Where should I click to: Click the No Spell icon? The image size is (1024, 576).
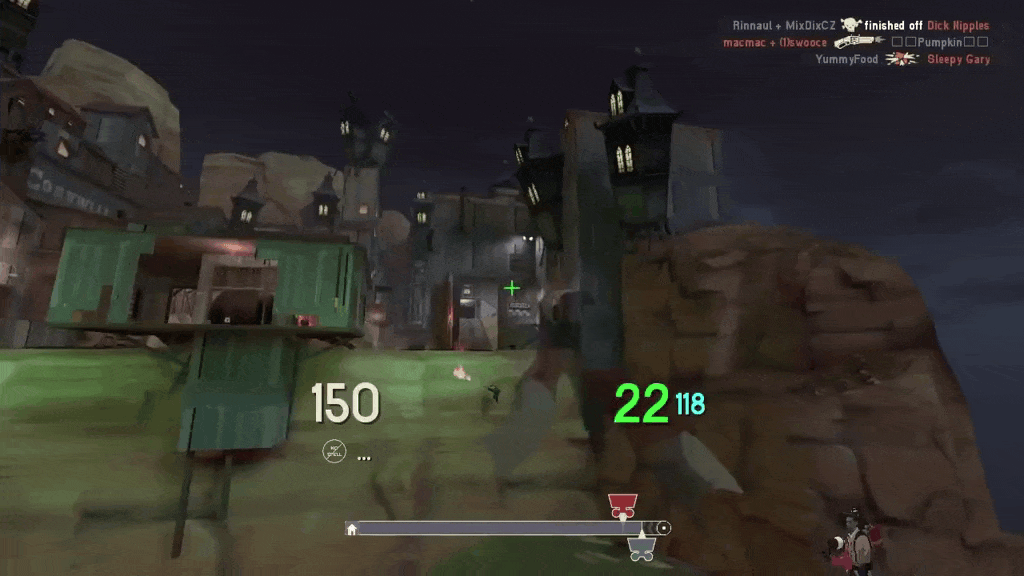[334, 451]
